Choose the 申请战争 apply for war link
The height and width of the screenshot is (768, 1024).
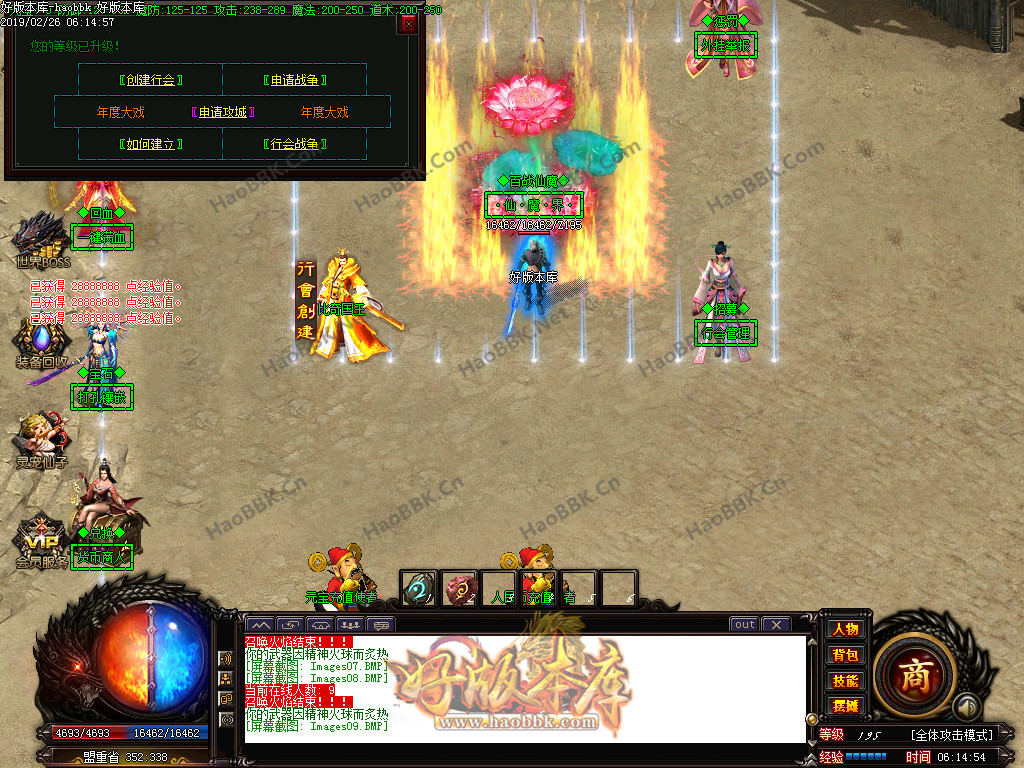tap(295, 80)
